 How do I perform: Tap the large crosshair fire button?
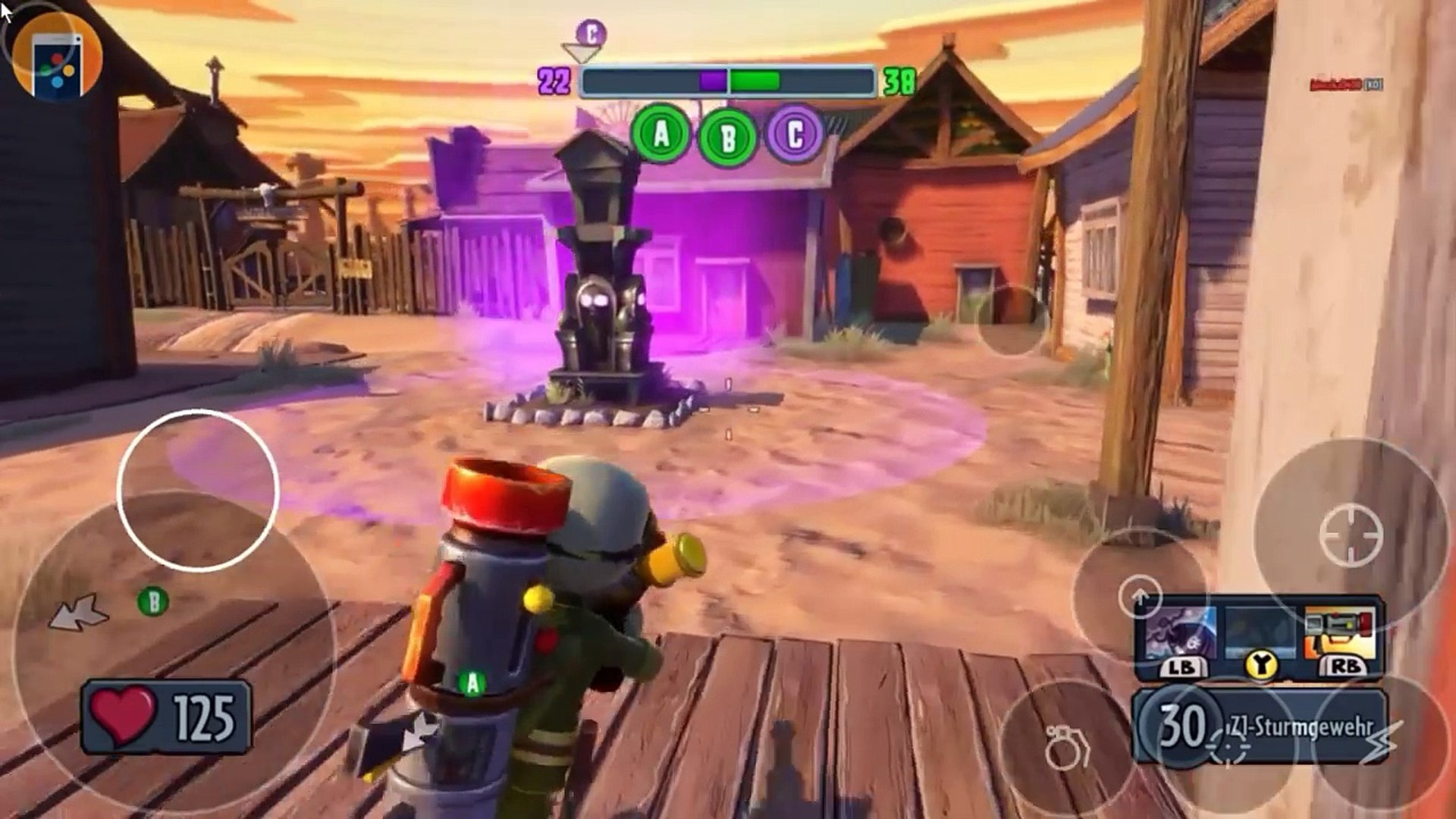click(1351, 535)
